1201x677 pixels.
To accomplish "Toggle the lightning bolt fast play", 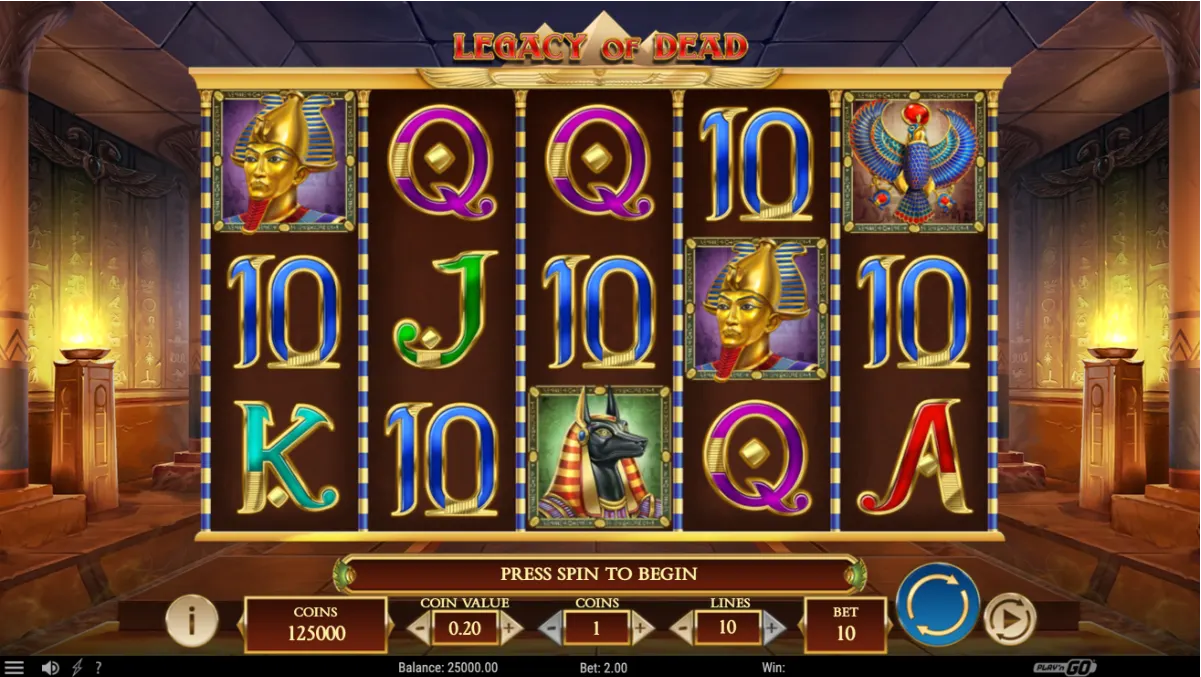I will pyautogui.click(x=77, y=667).
